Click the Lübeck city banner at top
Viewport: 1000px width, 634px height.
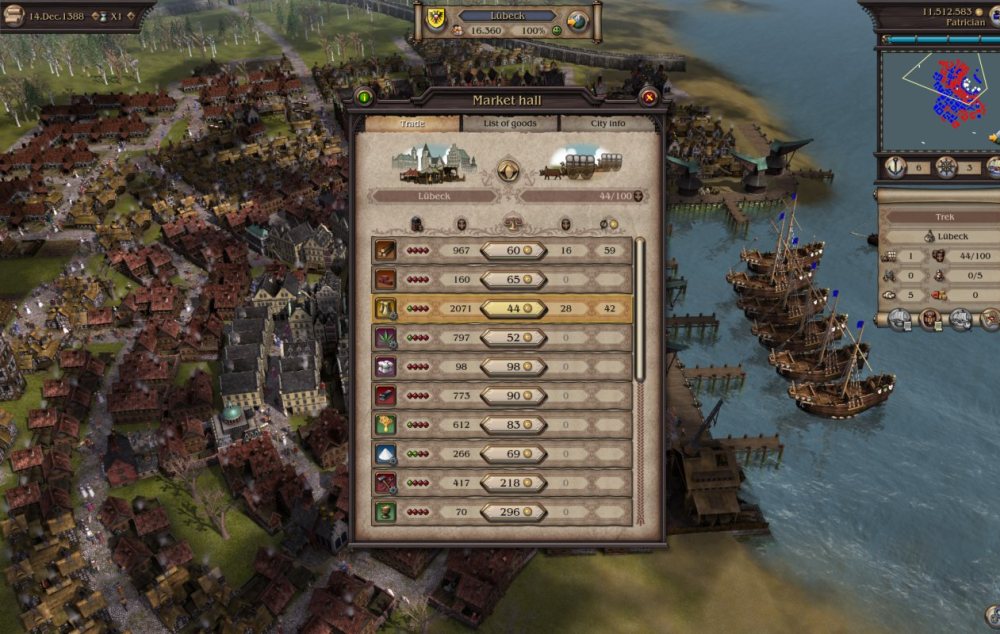(x=505, y=16)
